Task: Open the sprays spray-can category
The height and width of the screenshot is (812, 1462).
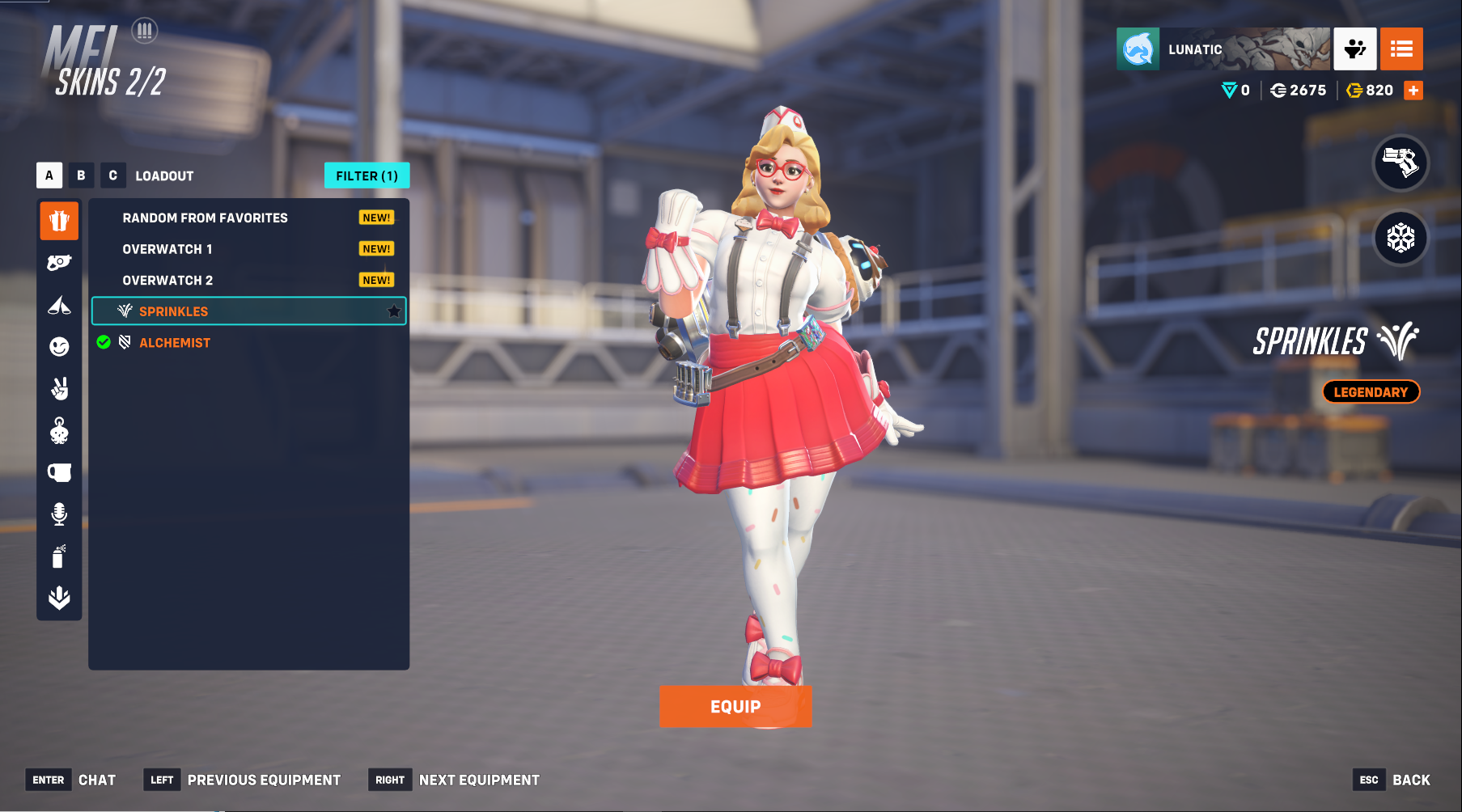Action: 59,556
